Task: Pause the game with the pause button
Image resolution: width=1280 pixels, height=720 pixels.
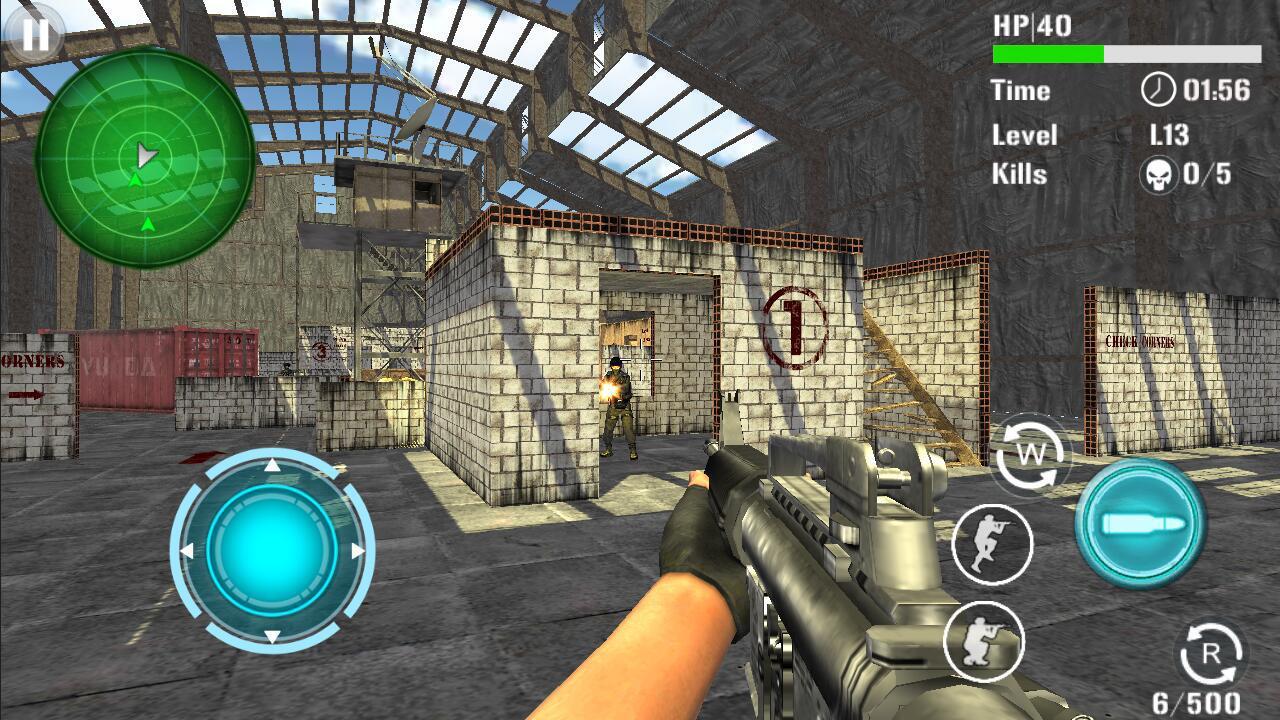Action: pos(35,35)
